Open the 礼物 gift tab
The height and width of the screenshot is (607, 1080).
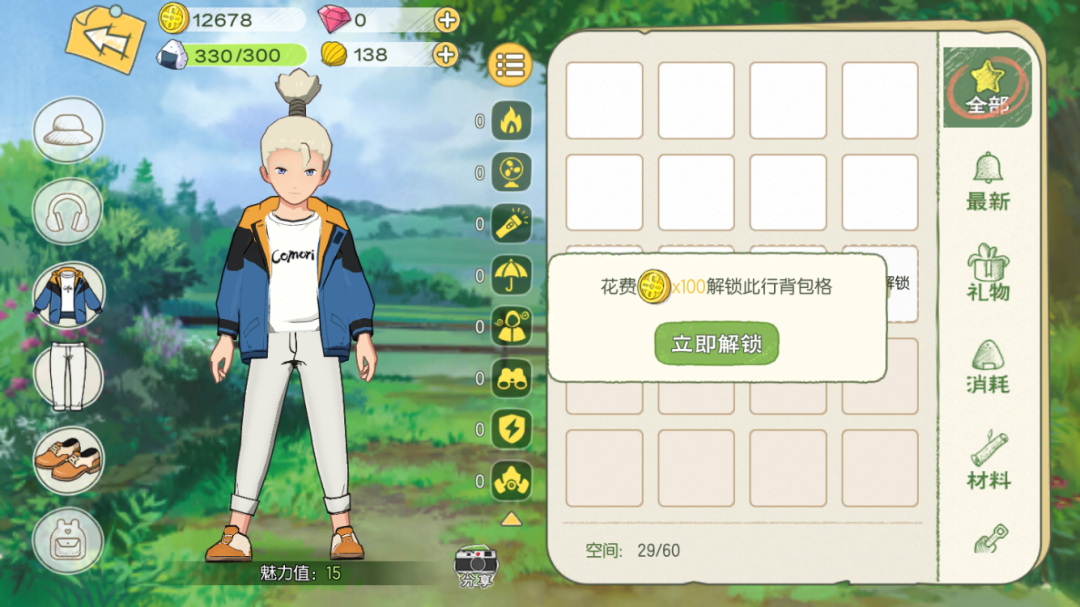pos(987,273)
